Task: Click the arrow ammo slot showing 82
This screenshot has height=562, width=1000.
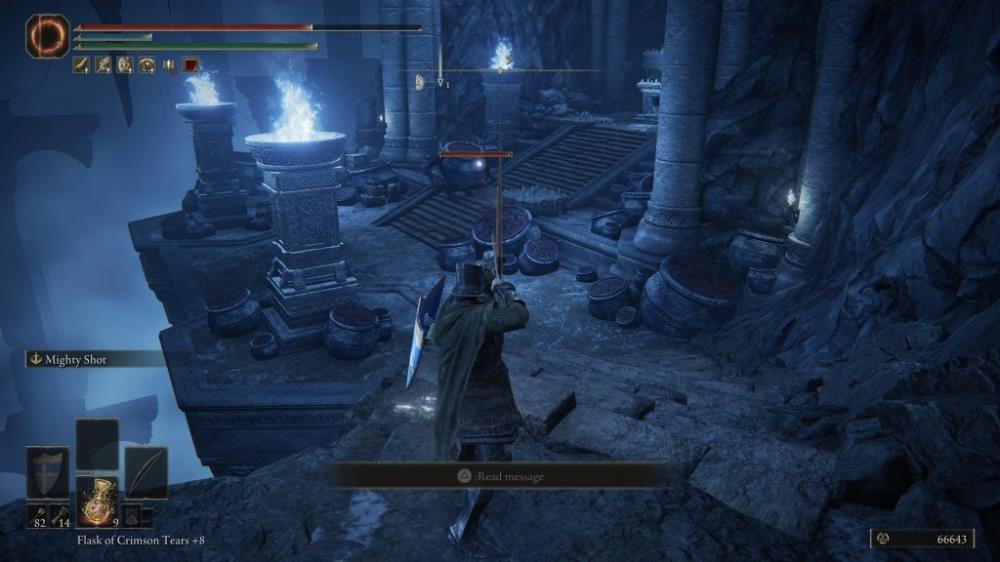Action: (38, 516)
